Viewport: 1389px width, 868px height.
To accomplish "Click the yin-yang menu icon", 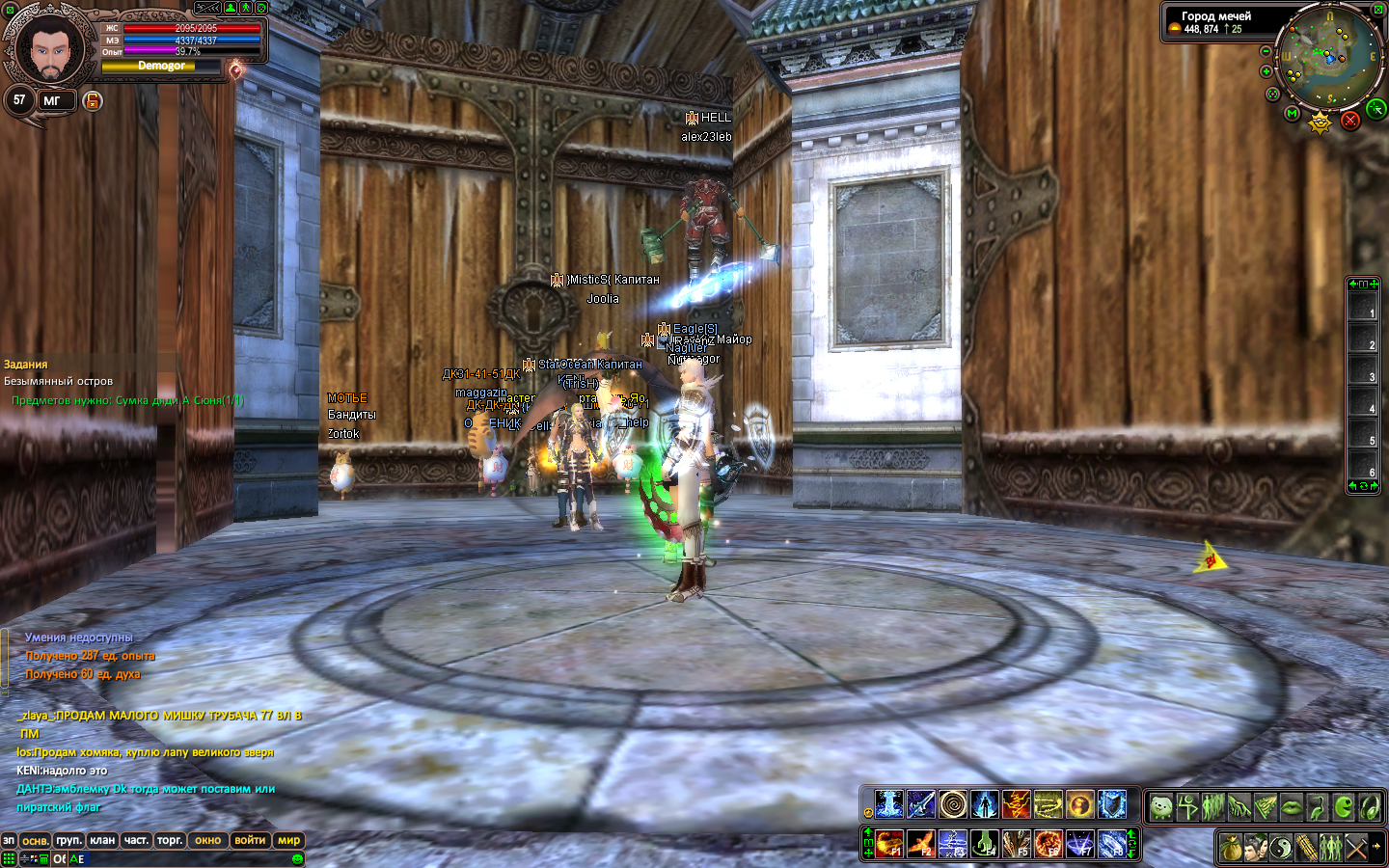I will pyautogui.click(x=1280, y=848).
